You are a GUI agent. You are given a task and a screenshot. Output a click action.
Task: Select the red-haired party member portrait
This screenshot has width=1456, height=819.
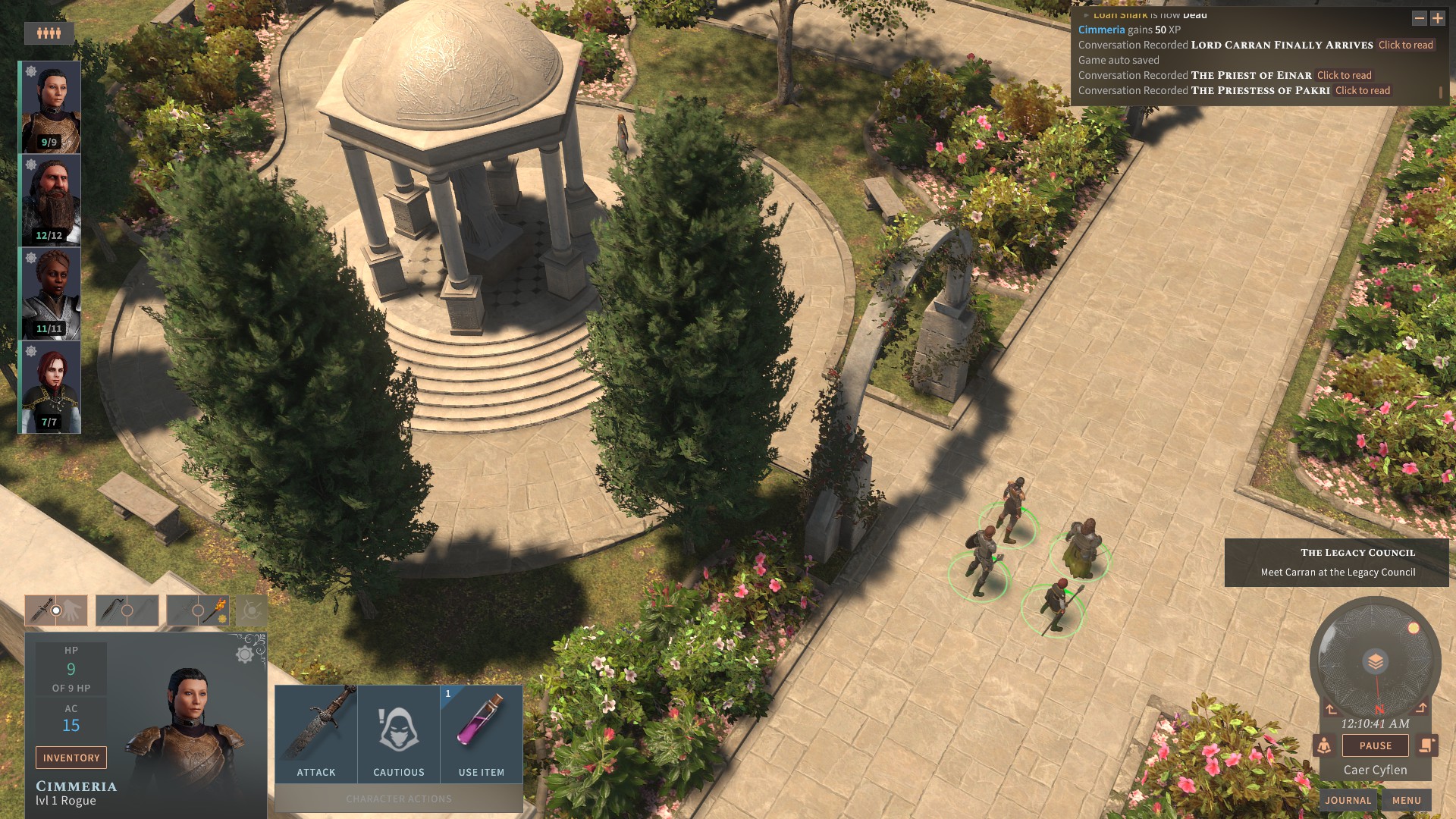[x=50, y=387]
